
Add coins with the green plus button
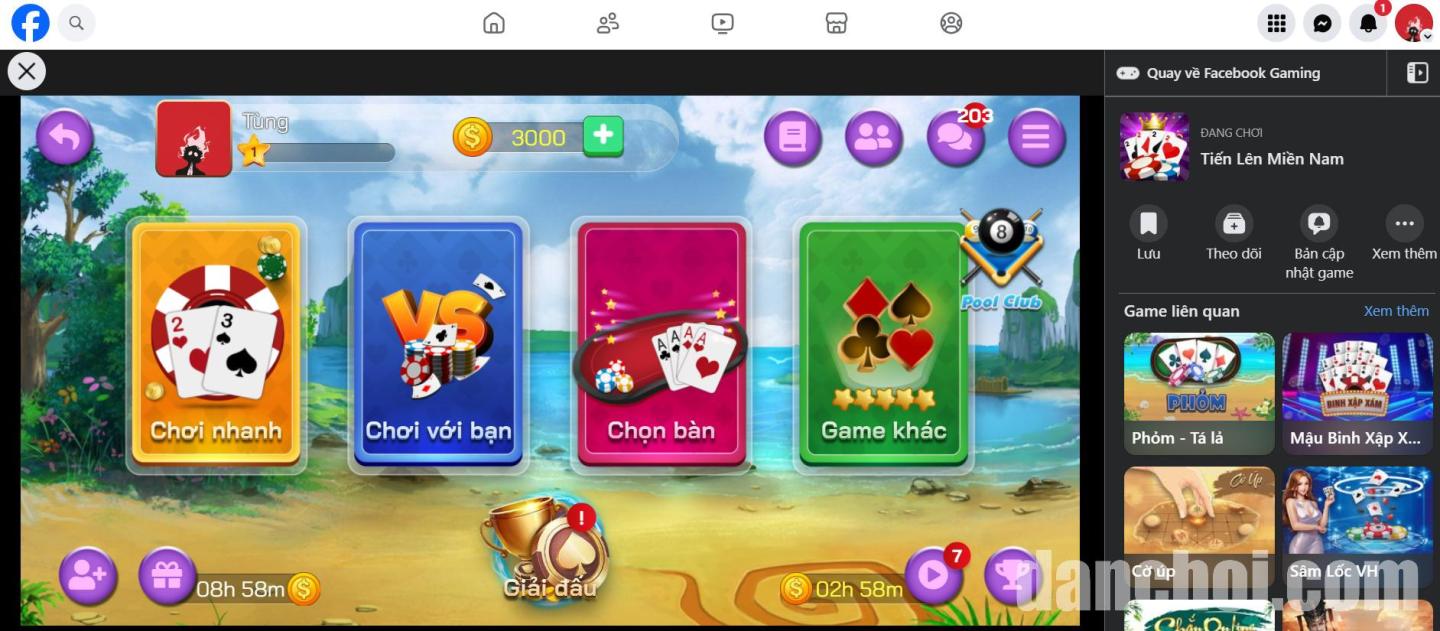coord(603,136)
